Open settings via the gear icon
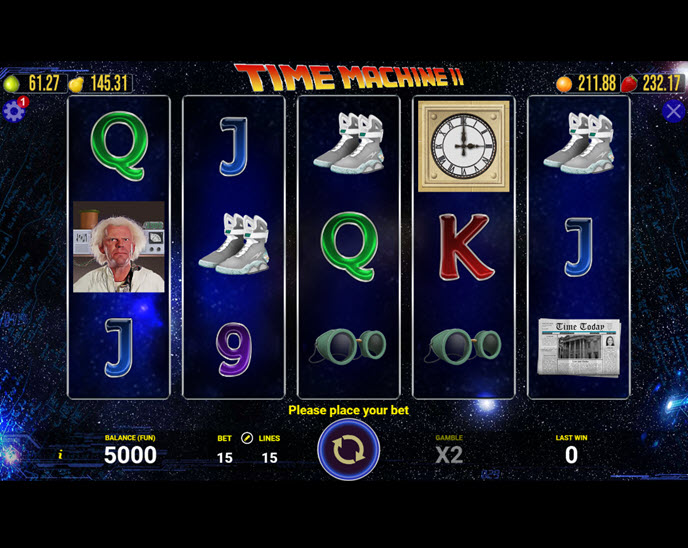The image size is (688, 548). click(14, 111)
